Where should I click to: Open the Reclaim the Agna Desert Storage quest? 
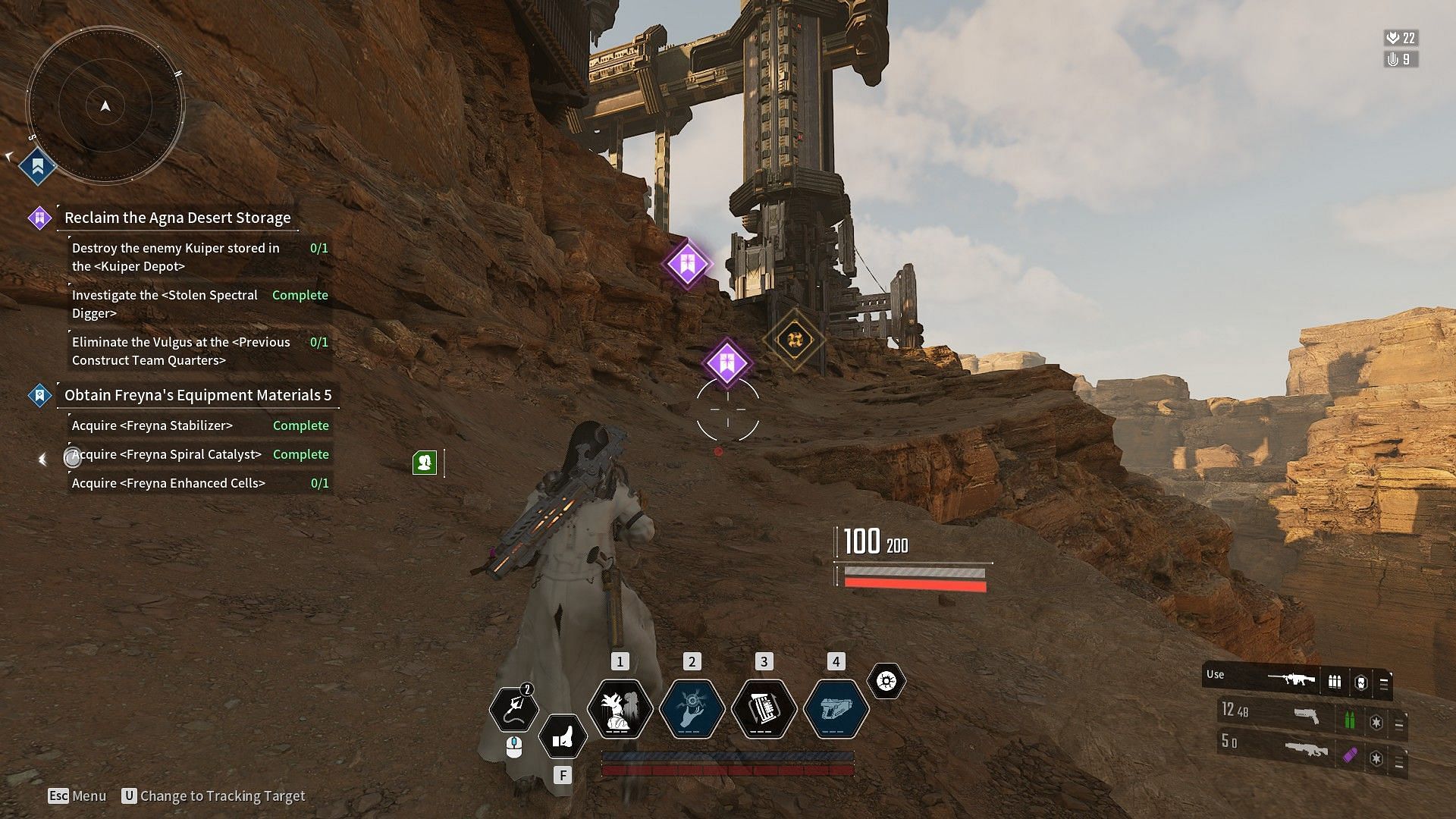point(177,218)
